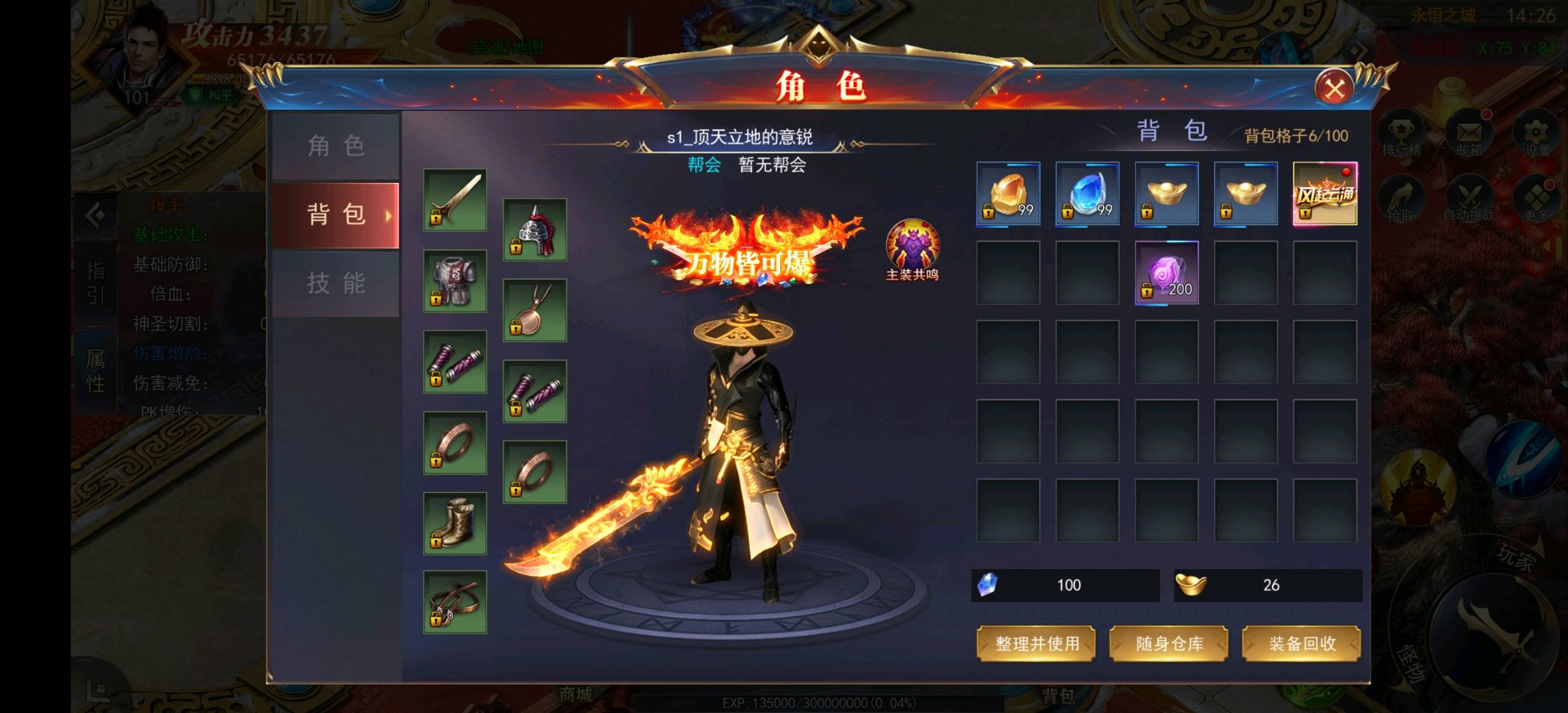Screen dimensions: 1568x713
Task: Switch to the 角色 tab
Action: tap(336, 146)
